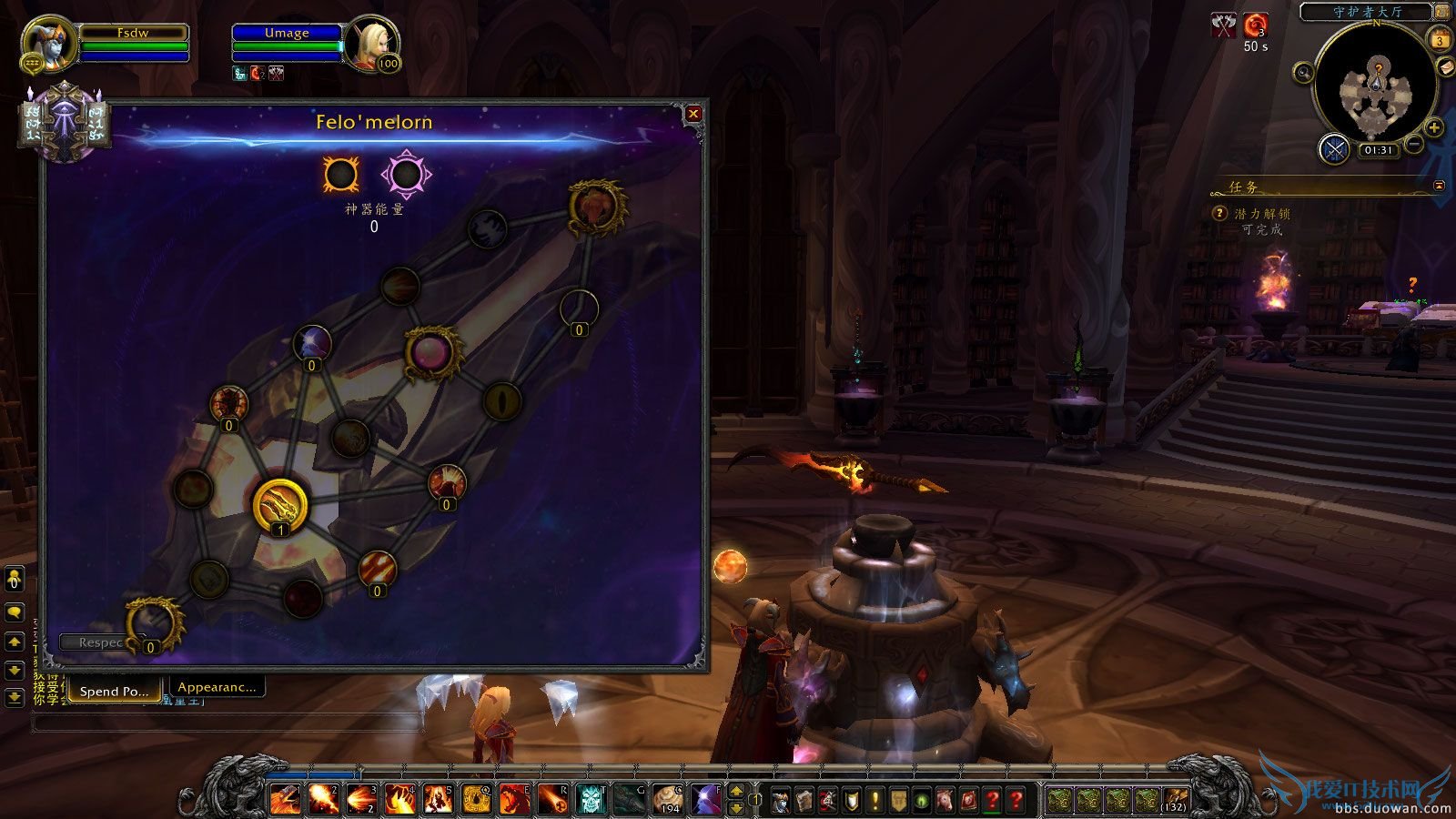
Task: Zoom in the minimap with the plus button
Action: click(1434, 127)
